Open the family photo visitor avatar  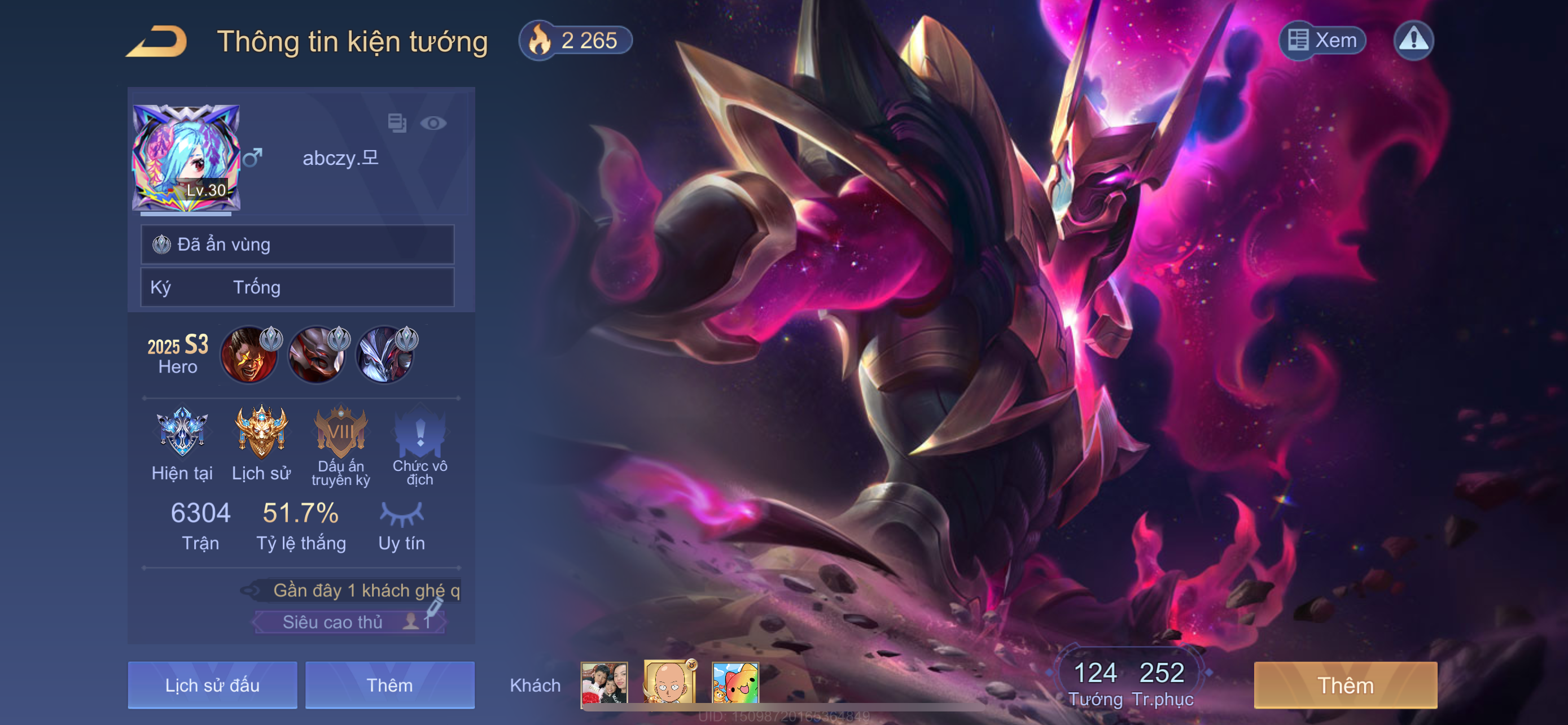coord(604,683)
